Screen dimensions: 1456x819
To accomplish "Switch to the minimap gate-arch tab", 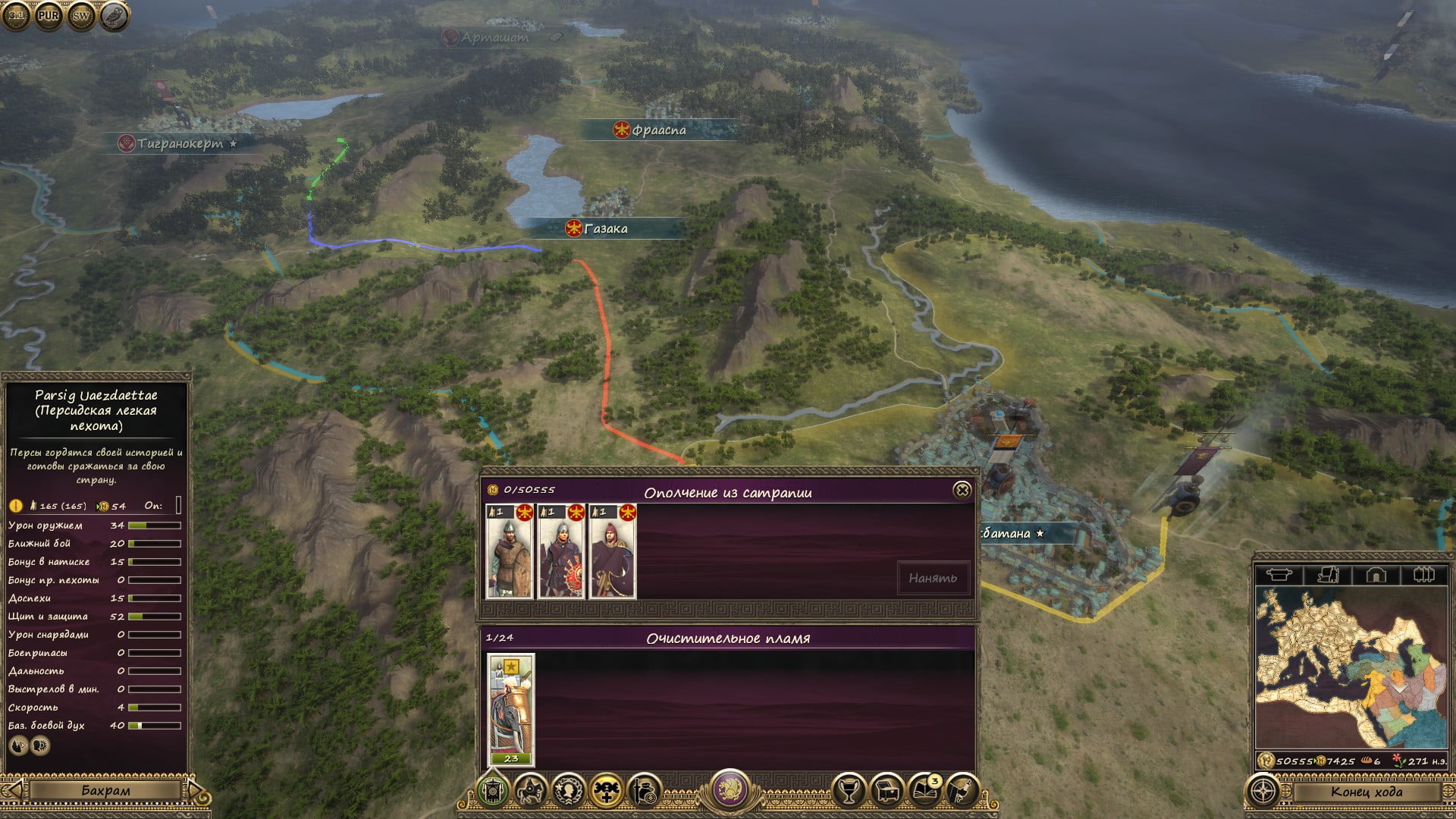I will point(1376,575).
